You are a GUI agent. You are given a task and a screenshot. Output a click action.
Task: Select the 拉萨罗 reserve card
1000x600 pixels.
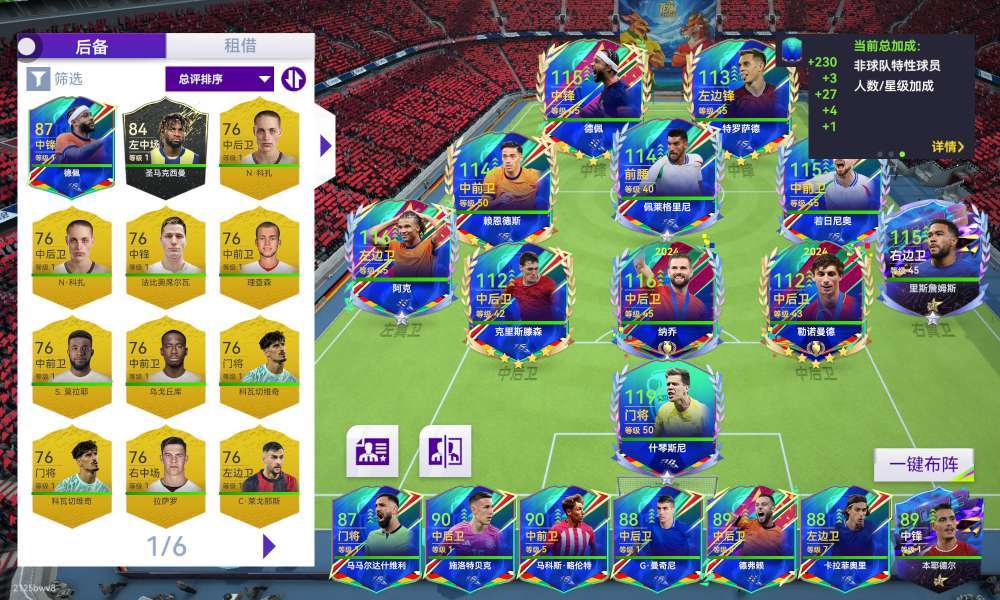pos(165,472)
